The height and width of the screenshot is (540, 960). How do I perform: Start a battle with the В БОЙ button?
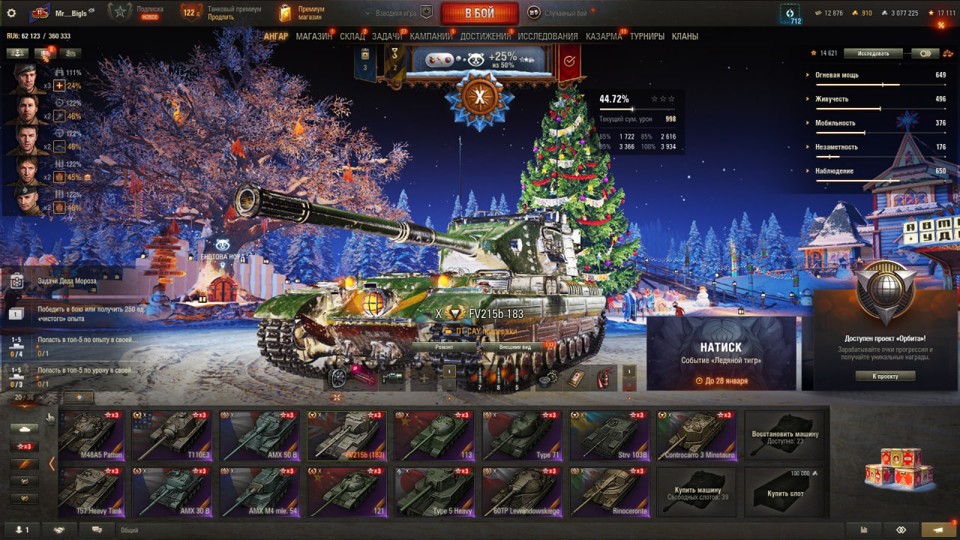pyautogui.click(x=479, y=13)
